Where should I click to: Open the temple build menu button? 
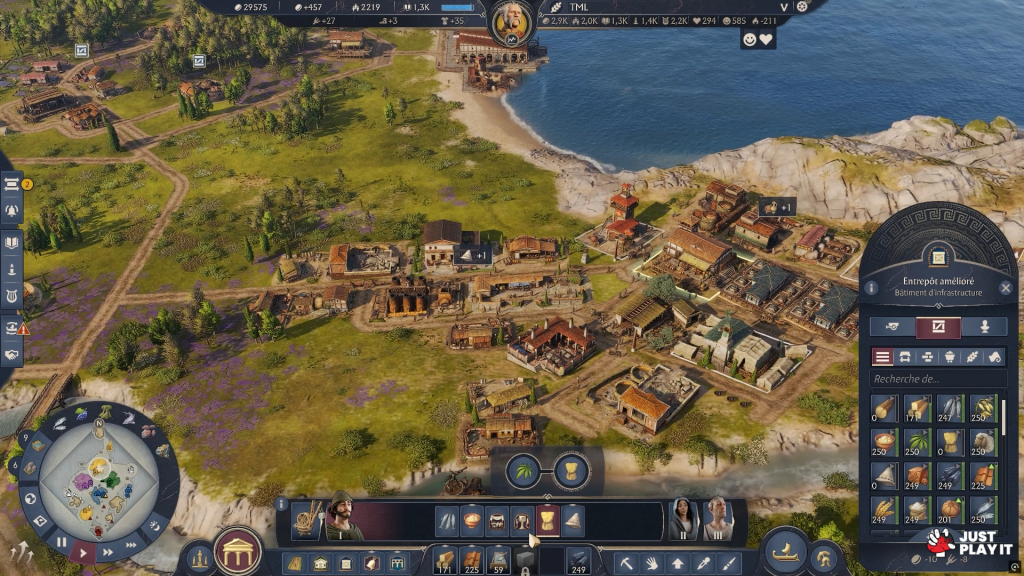[238, 550]
